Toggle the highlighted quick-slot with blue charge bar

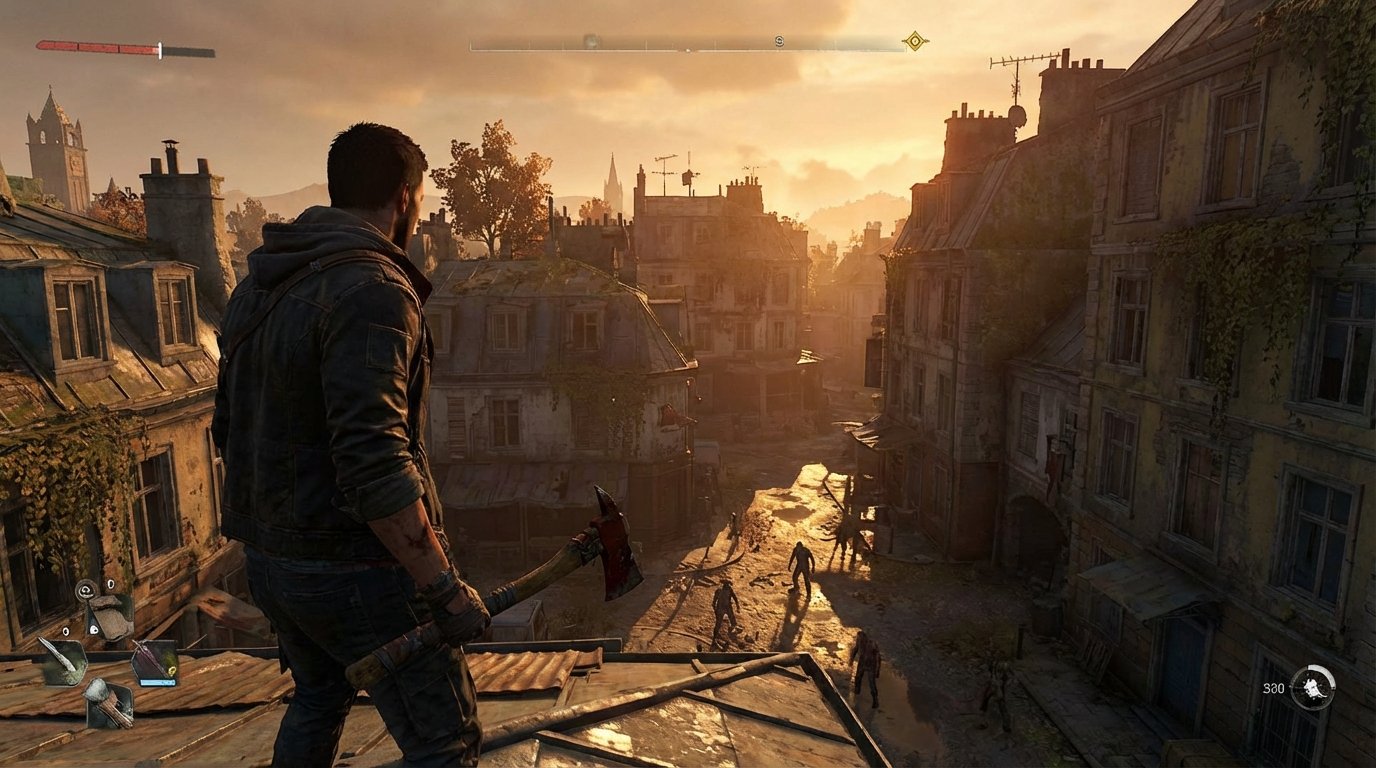pos(155,660)
